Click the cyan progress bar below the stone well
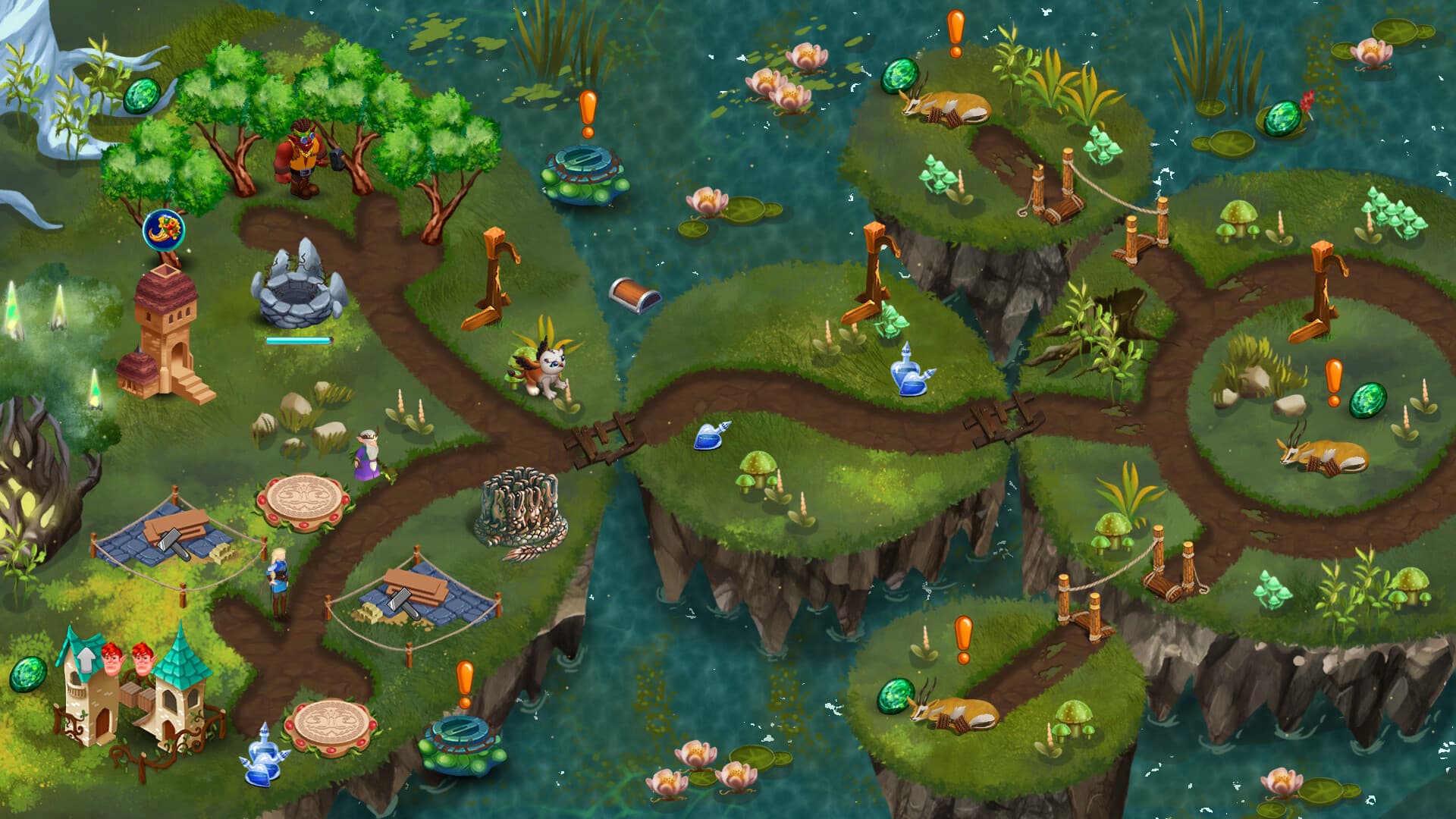The height and width of the screenshot is (819, 1456). point(298,341)
